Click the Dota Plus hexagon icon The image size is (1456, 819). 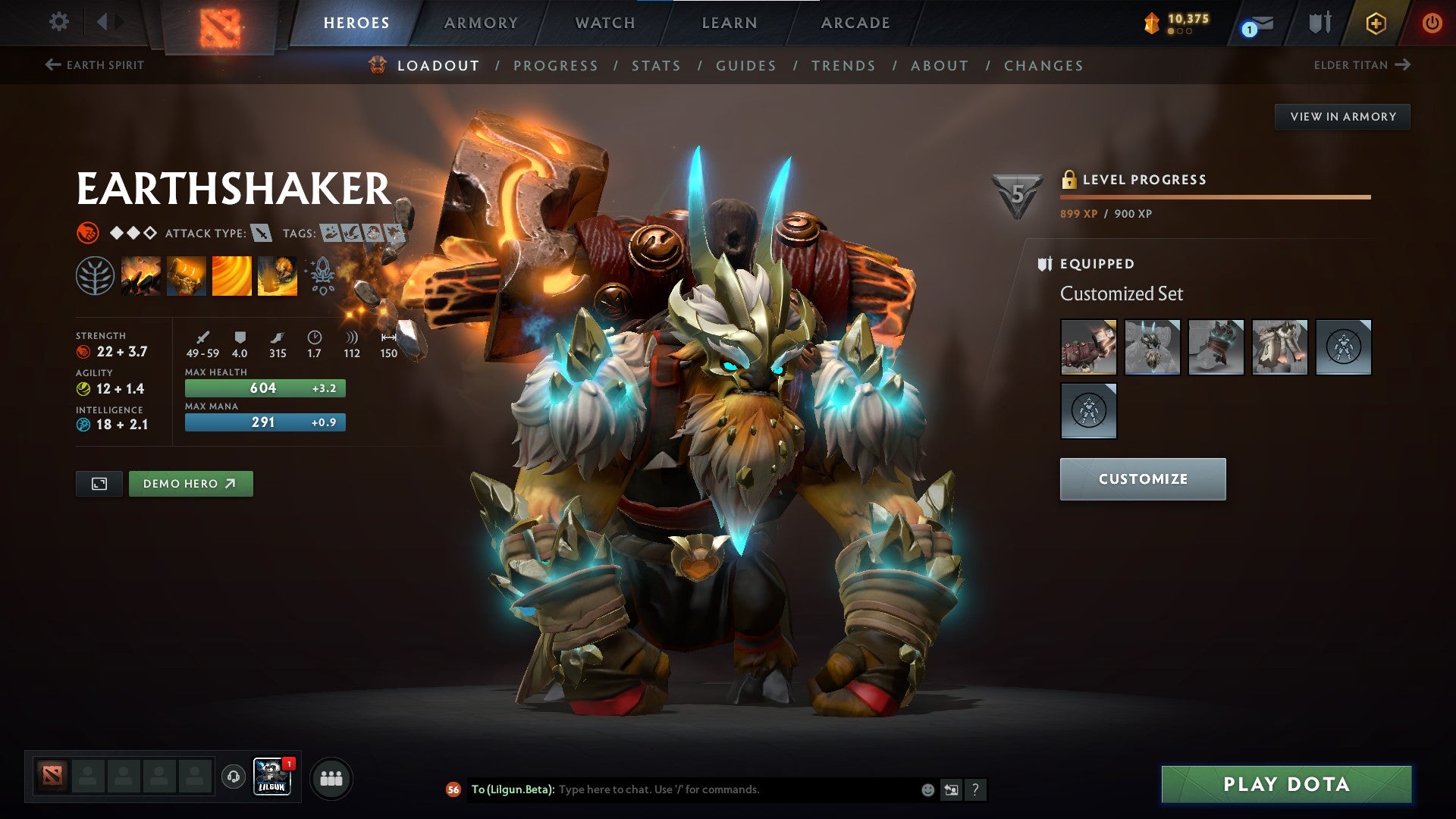(x=1376, y=23)
